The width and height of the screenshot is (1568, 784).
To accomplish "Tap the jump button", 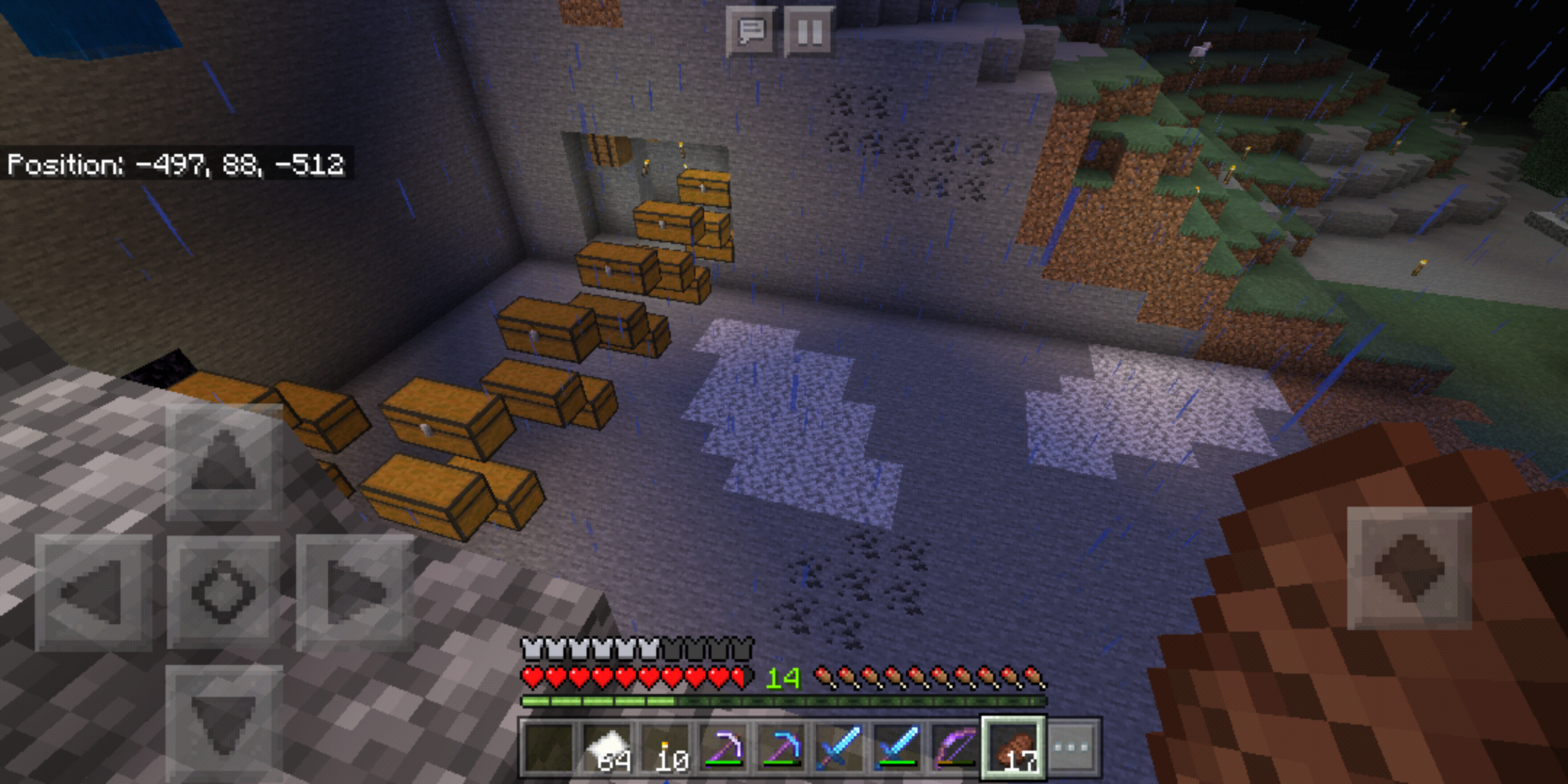I will pyautogui.click(x=1408, y=568).
